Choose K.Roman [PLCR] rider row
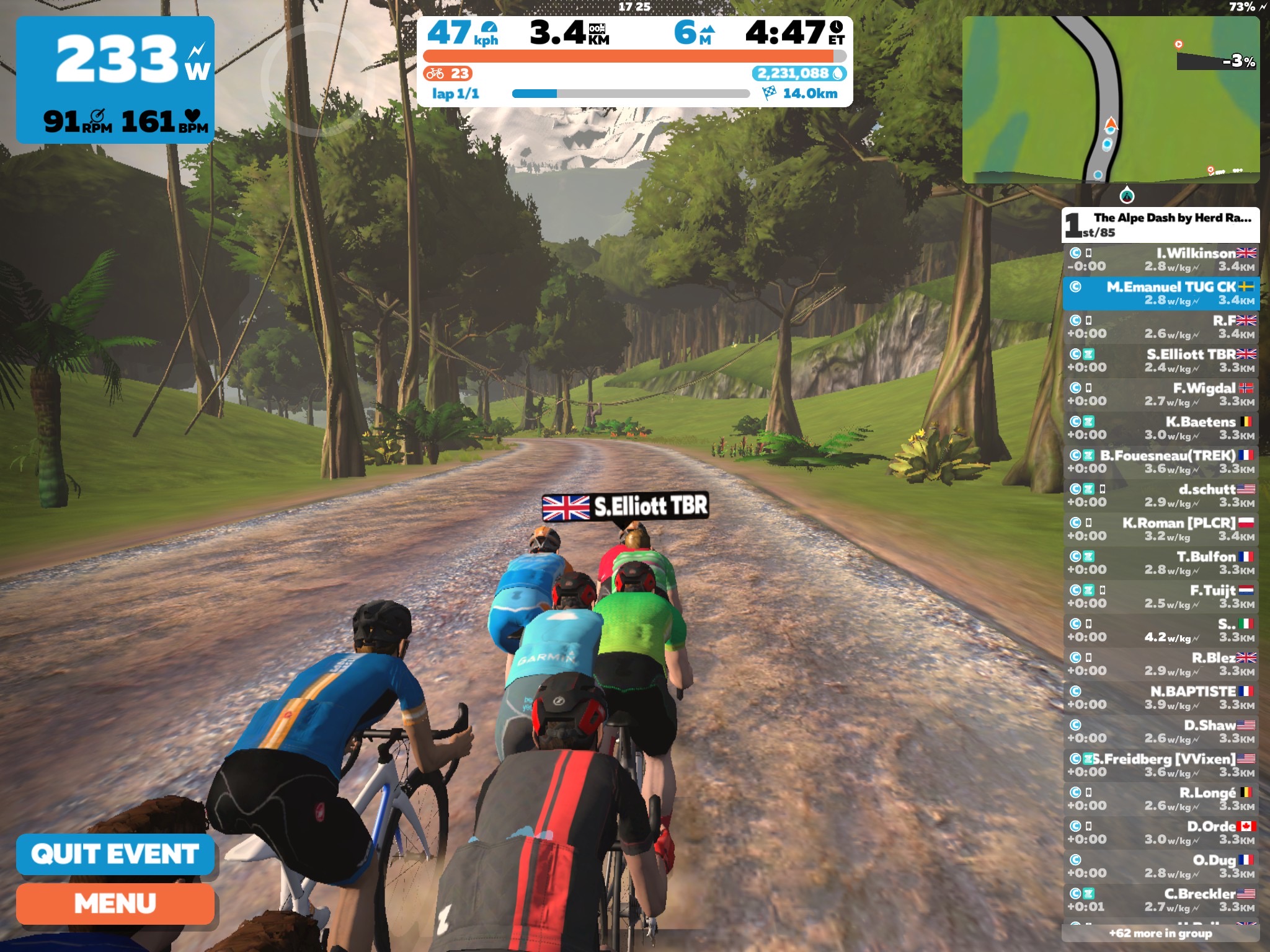1270x952 pixels. 1160,529
